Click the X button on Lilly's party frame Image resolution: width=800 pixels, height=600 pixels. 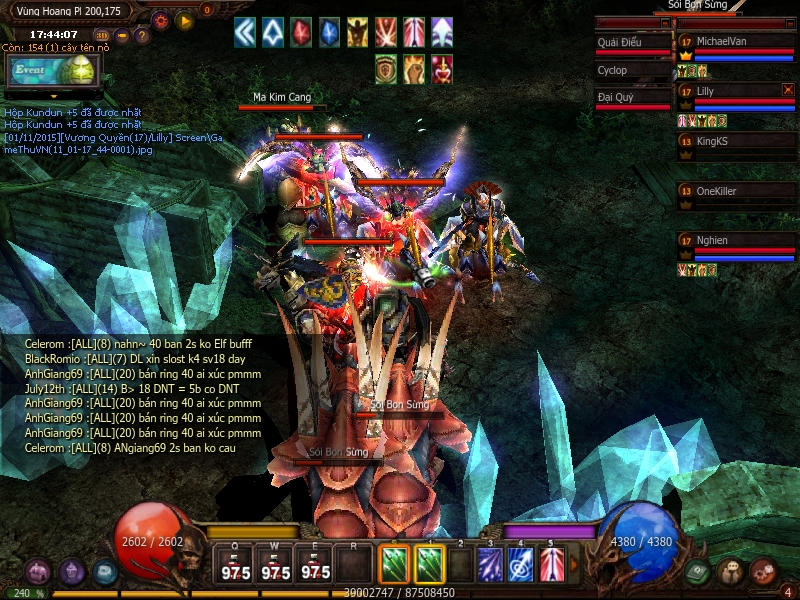tap(788, 90)
